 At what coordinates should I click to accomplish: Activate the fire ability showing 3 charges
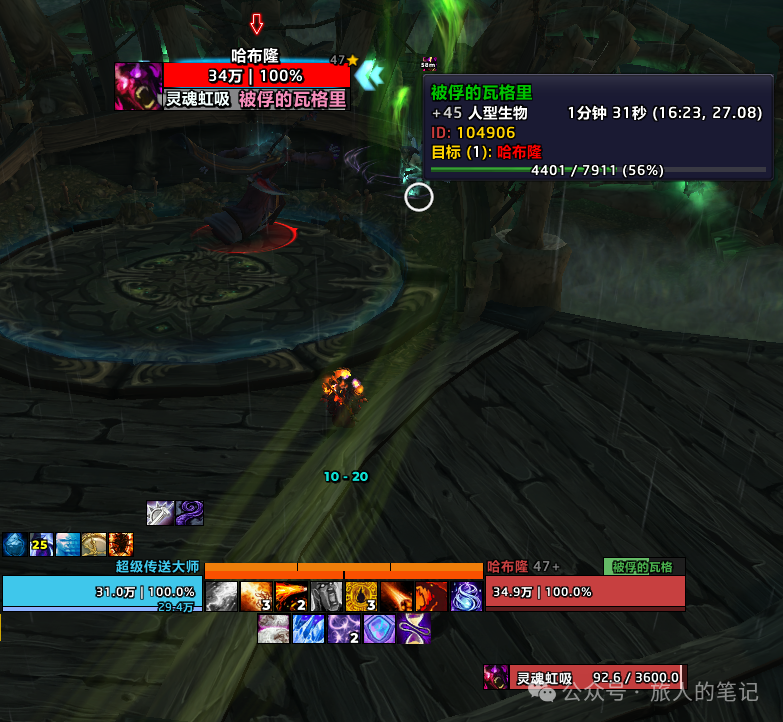coord(256,597)
